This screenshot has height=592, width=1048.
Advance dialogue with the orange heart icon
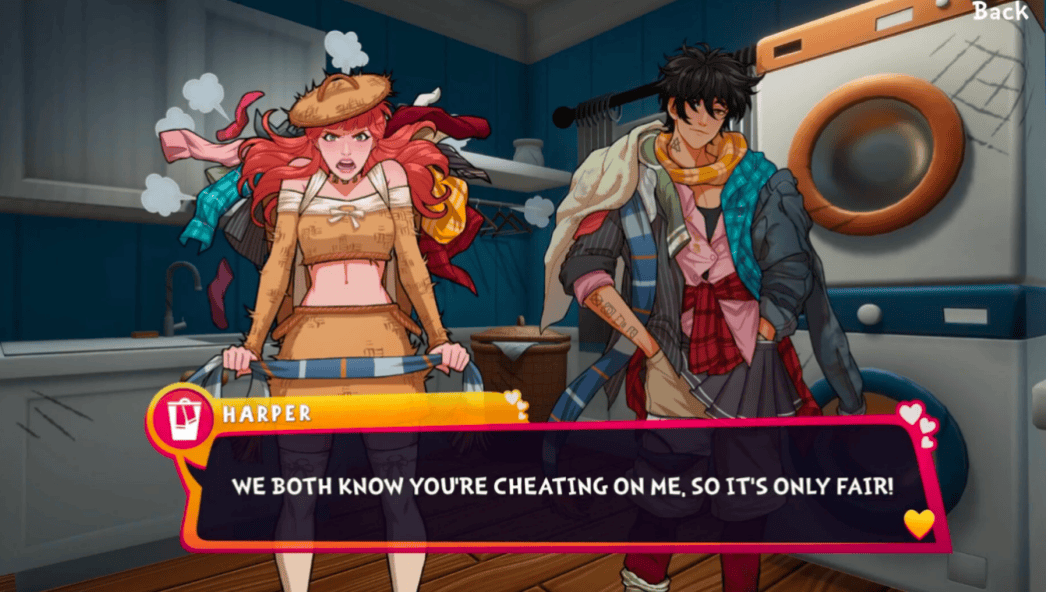tap(918, 522)
